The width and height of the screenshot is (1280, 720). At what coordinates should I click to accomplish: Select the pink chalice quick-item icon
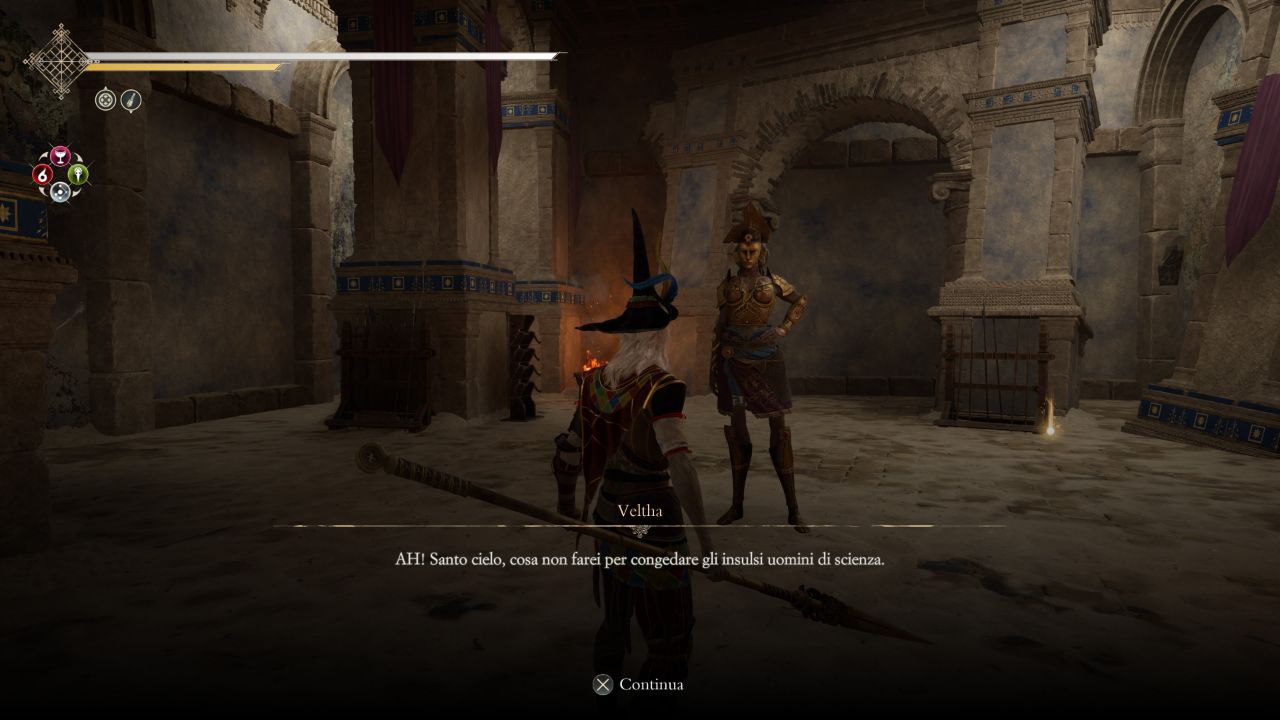[x=60, y=157]
